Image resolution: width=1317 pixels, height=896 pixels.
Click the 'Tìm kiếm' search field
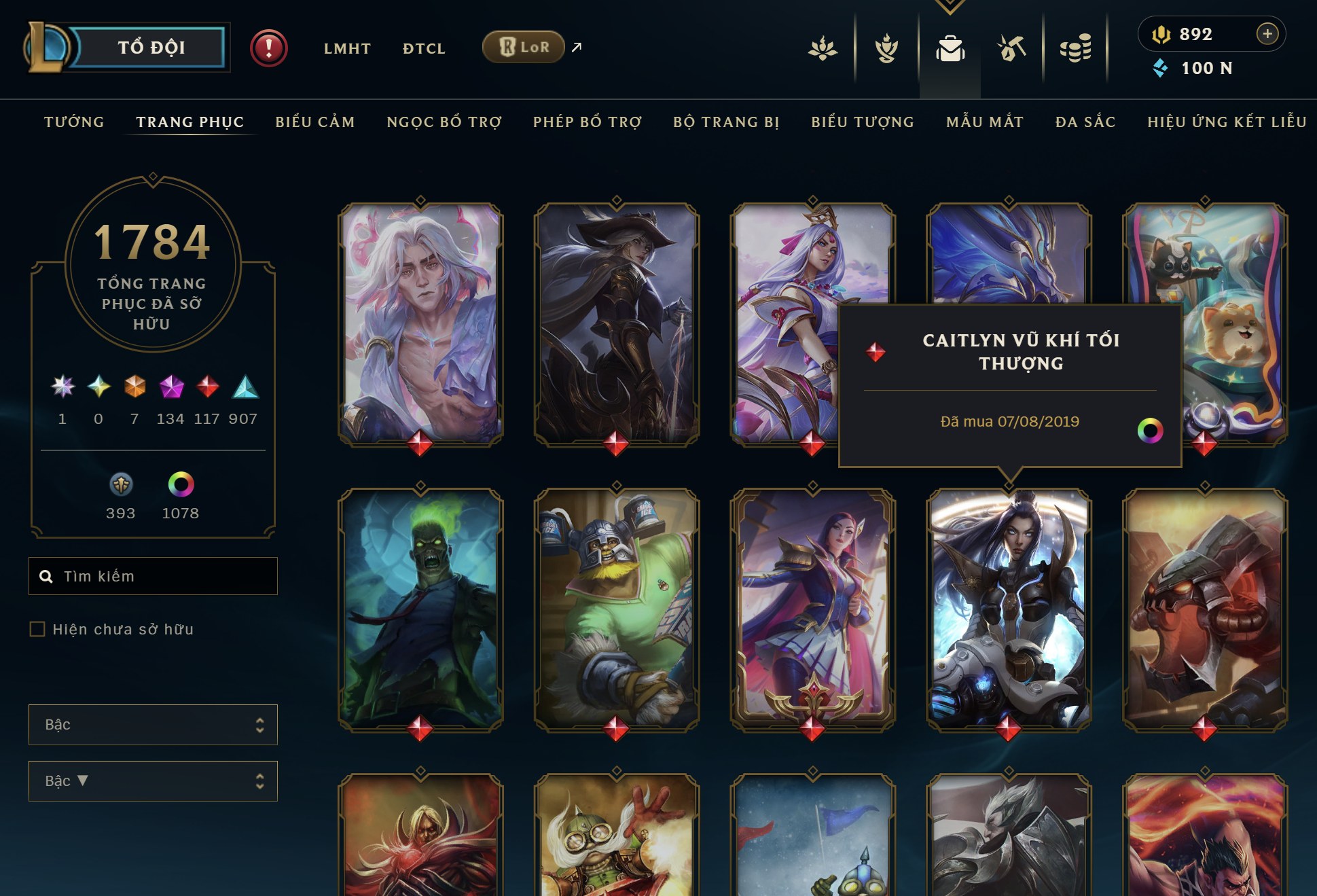click(x=152, y=576)
